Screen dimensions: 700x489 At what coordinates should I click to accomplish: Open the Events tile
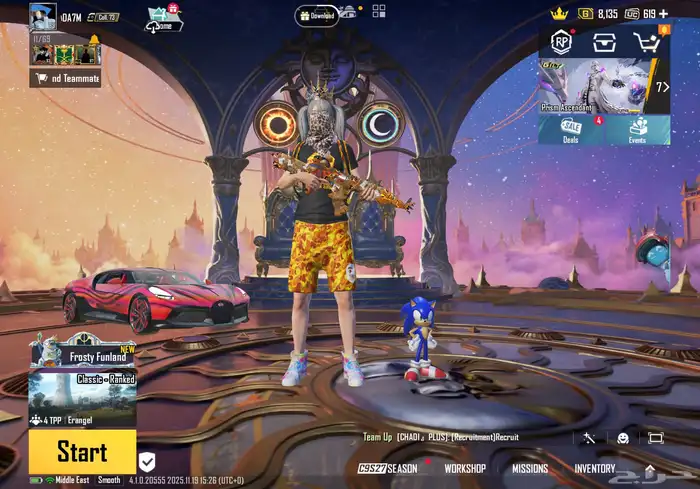pos(637,130)
